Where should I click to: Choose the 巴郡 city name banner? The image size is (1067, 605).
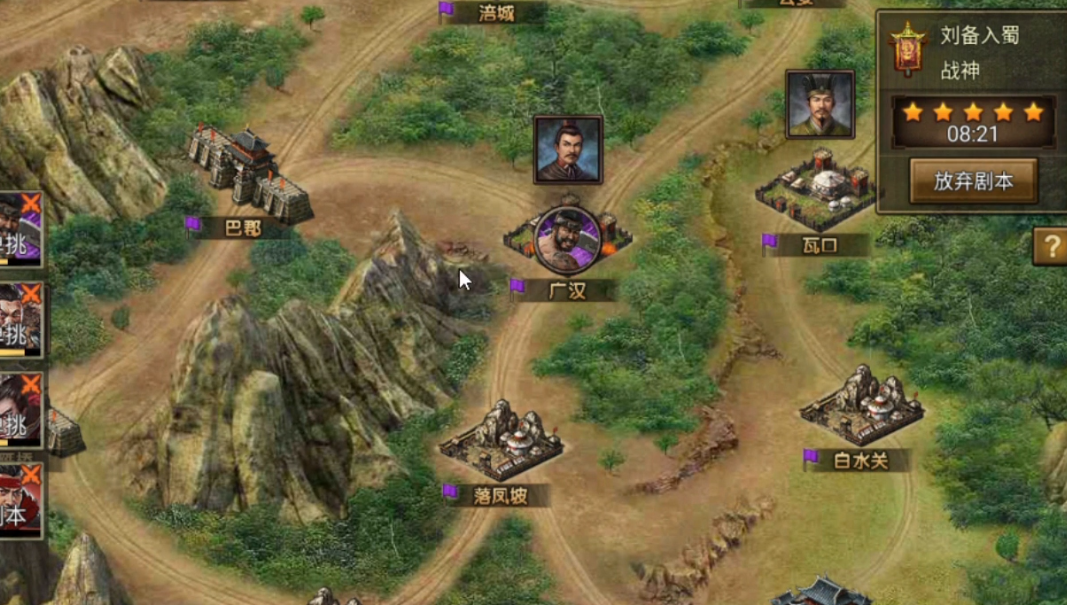click(x=240, y=228)
